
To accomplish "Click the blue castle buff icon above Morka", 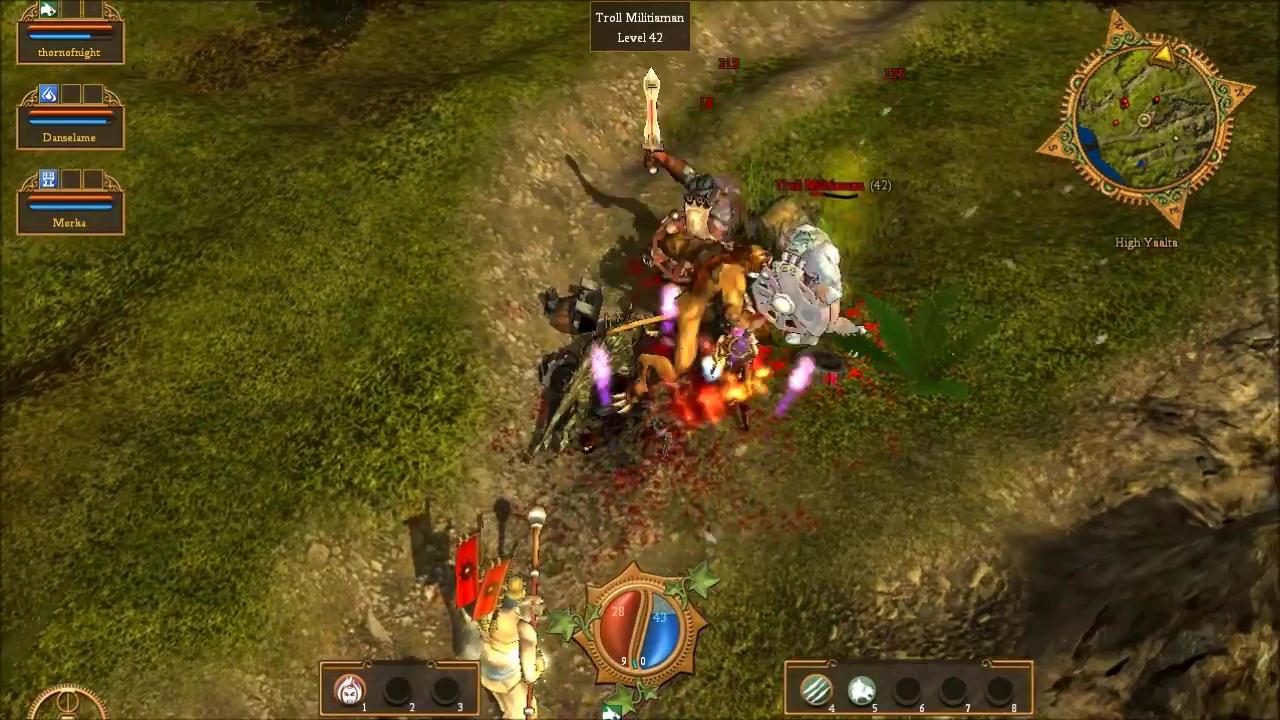I will click(x=48, y=180).
